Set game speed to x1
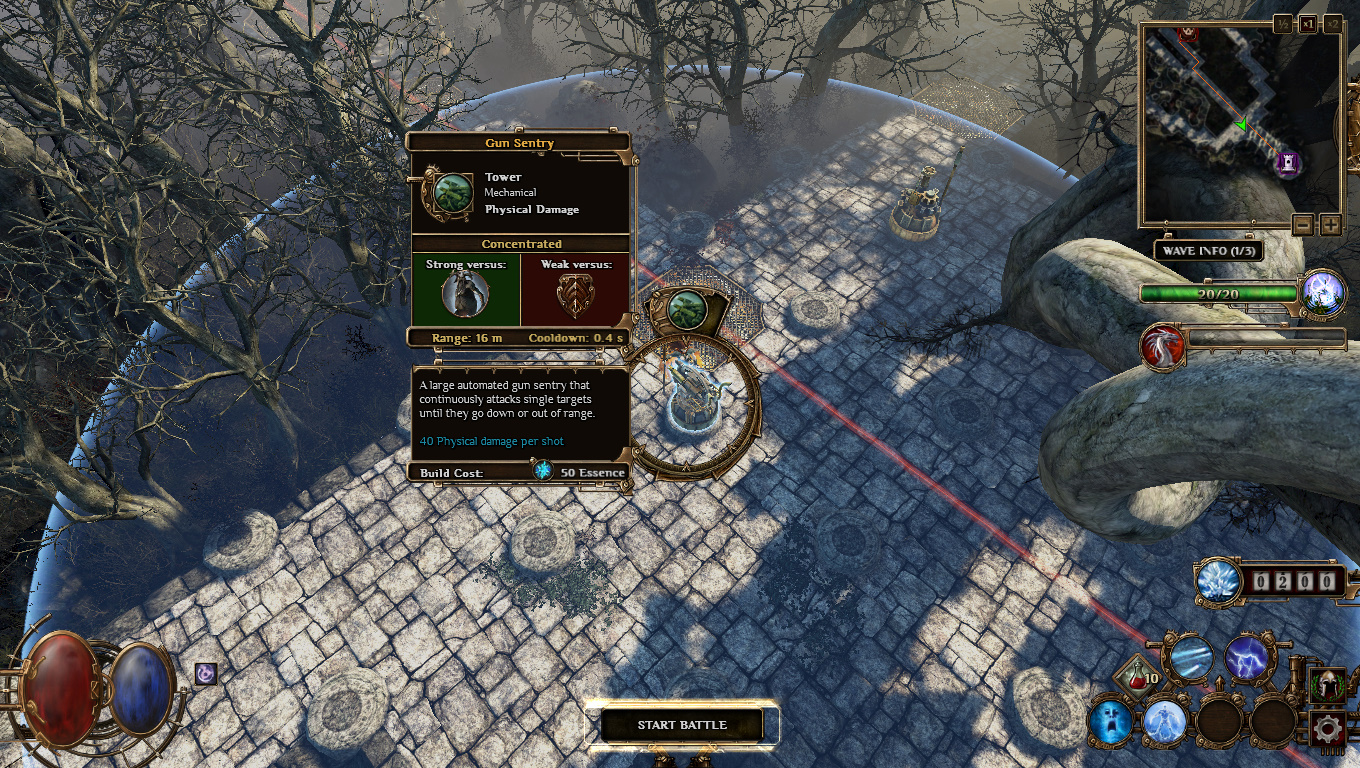 tap(1307, 24)
